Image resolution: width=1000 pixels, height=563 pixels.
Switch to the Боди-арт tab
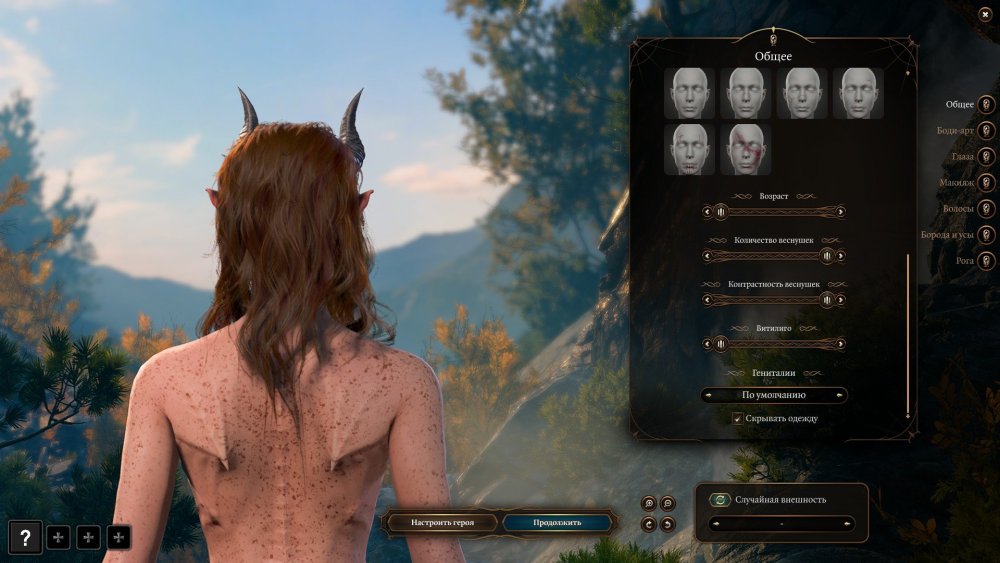(x=986, y=130)
